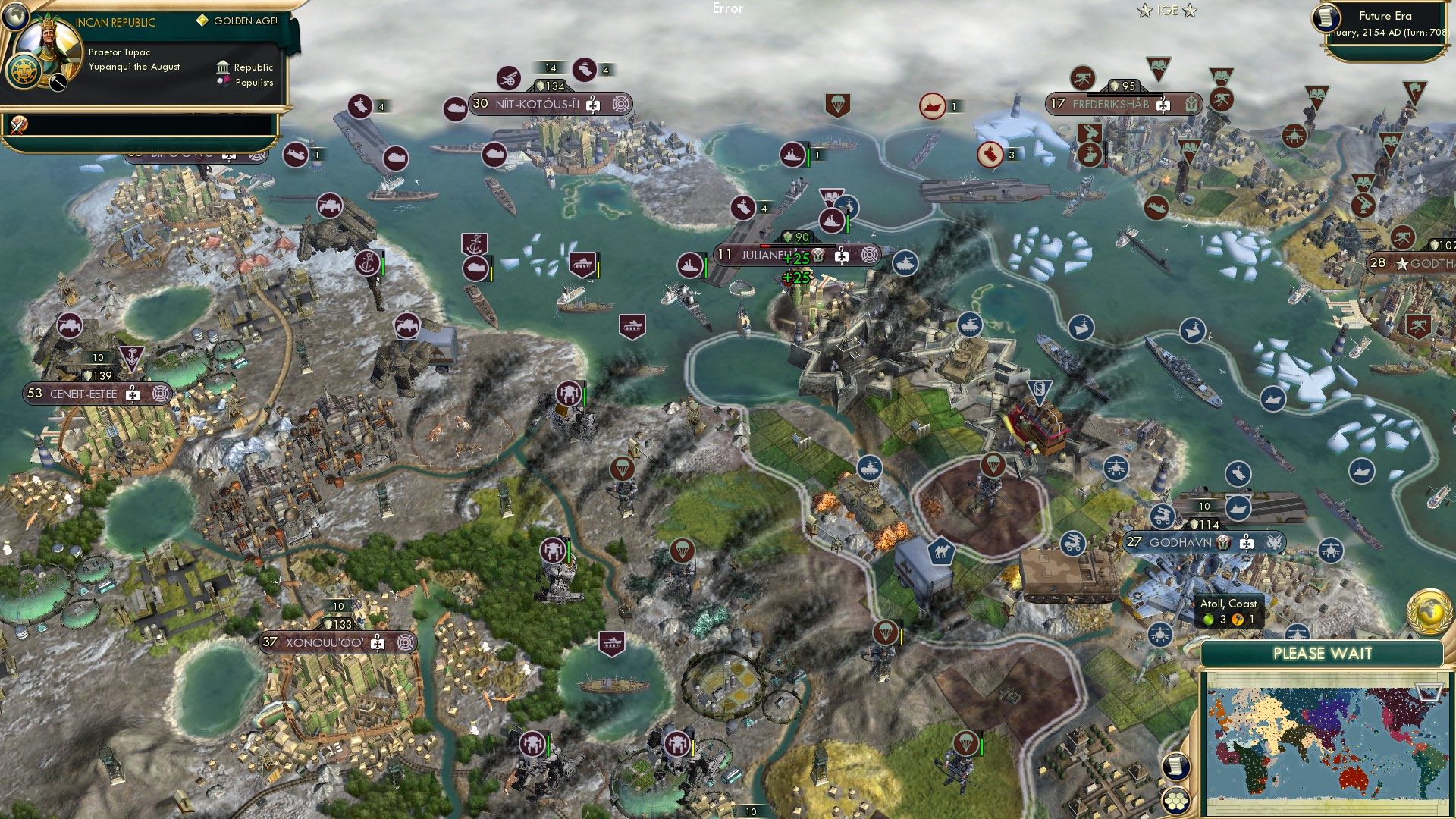Click the Republic government building icon
This screenshot has height=819, width=1456.
pos(224,67)
